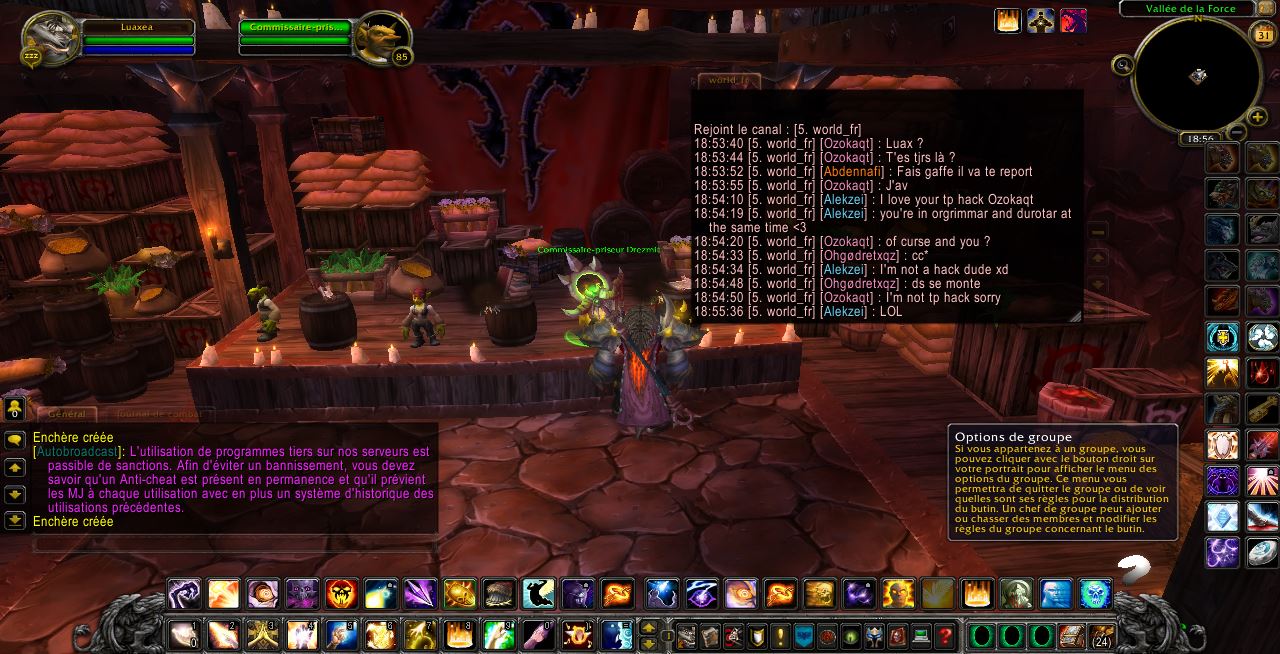Viewport: 1280px width, 654px height.
Task: Jump chat to bottom with the double-arrow button
Action: (x=15, y=520)
